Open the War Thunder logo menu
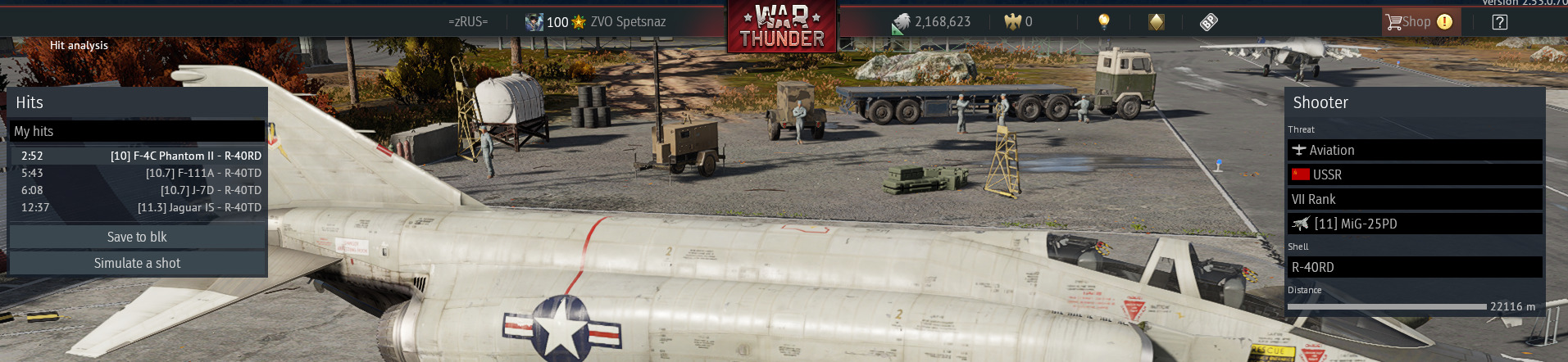The height and width of the screenshot is (362, 1568). click(x=781, y=28)
